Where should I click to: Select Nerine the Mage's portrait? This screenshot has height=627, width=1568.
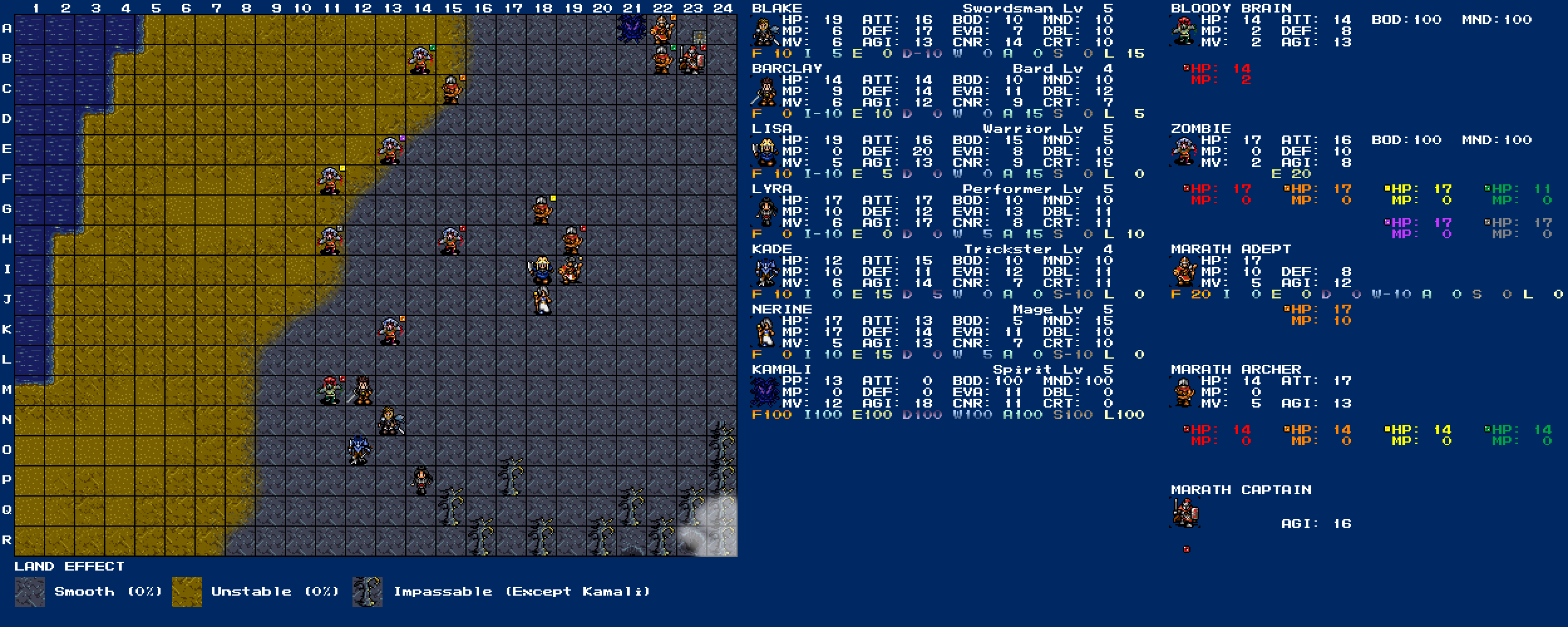point(765,332)
